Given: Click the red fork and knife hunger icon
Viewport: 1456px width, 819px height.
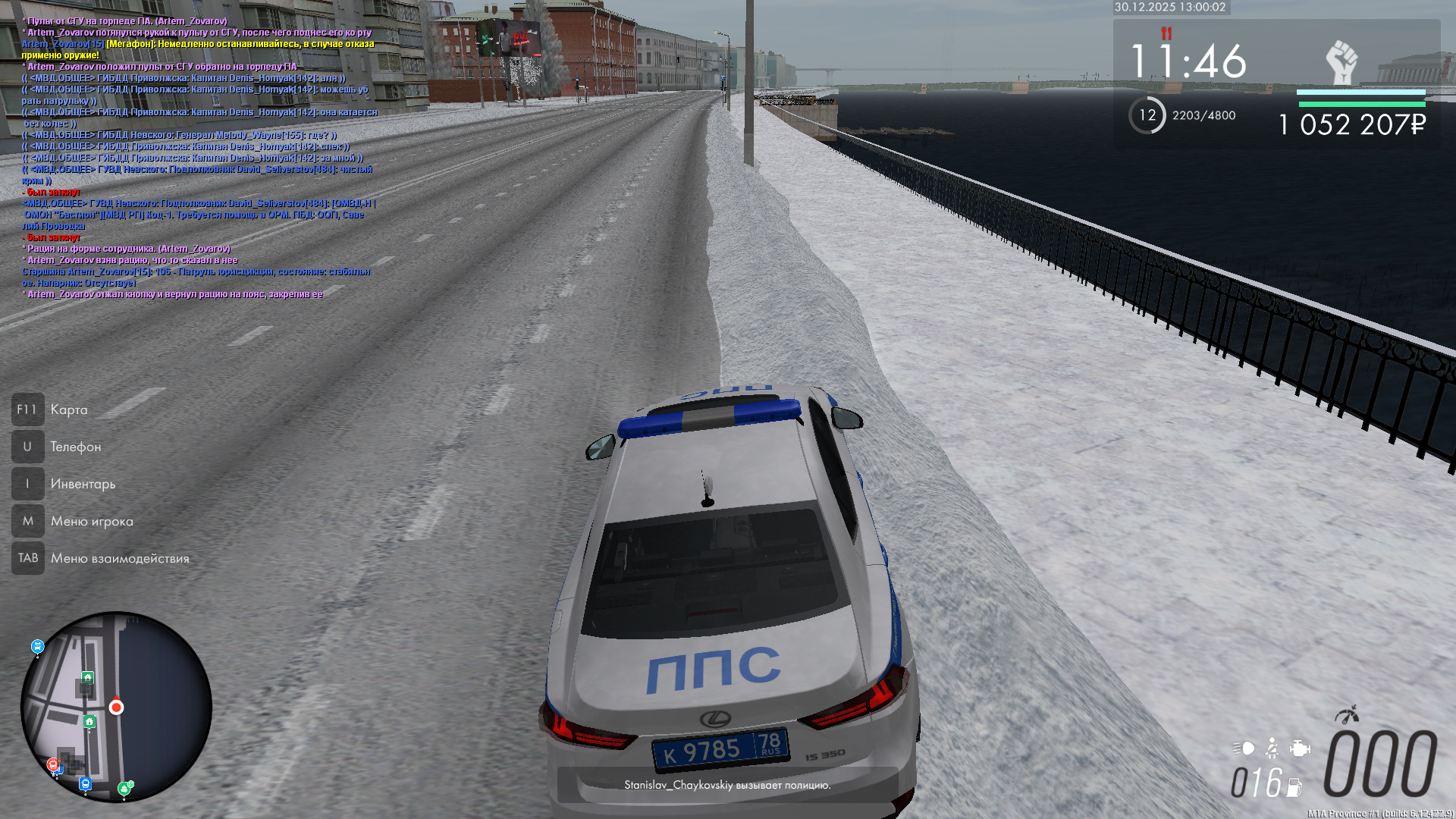Looking at the screenshot, I should pyautogui.click(x=1166, y=33).
